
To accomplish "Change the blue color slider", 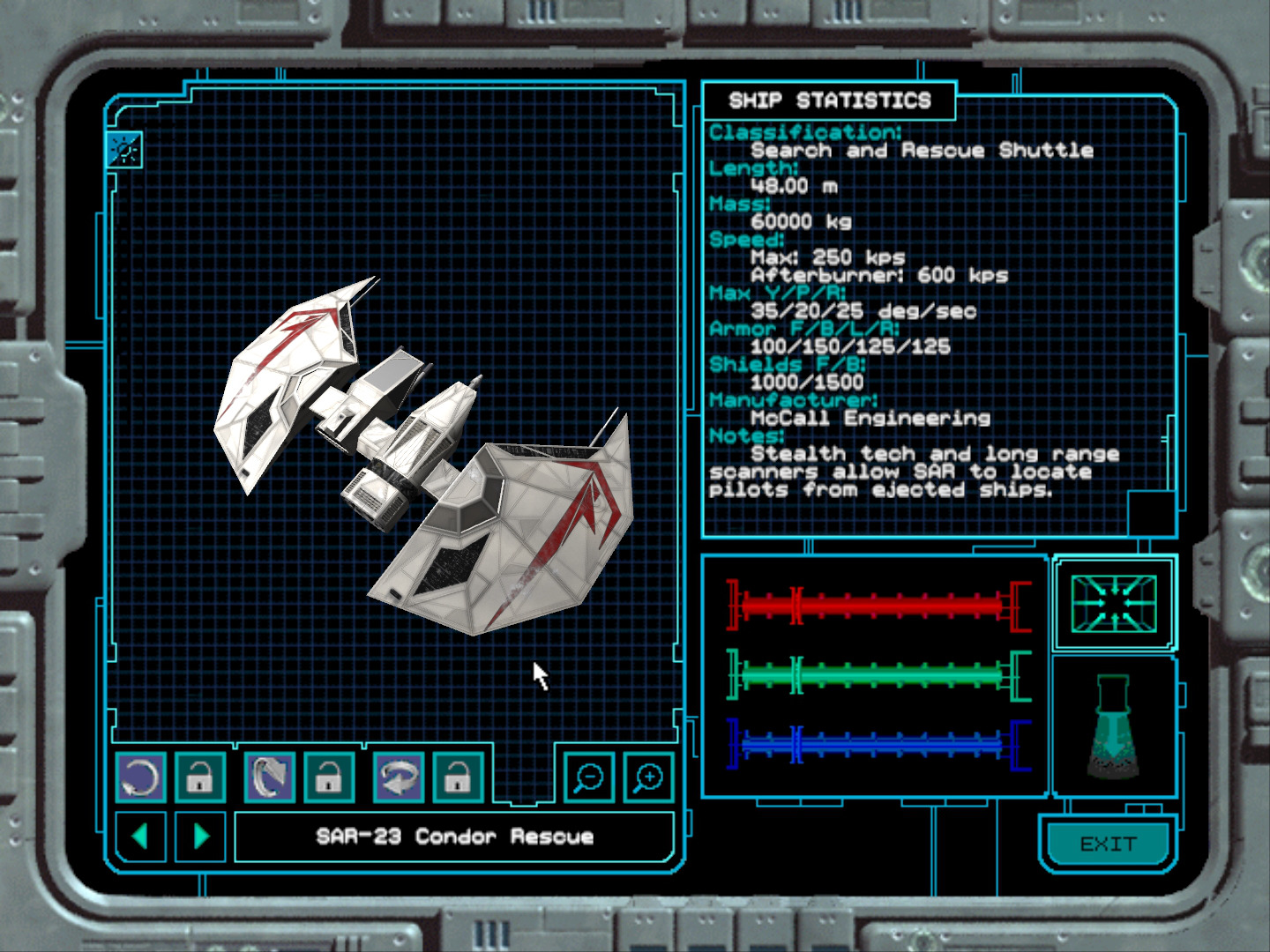I will [878, 745].
